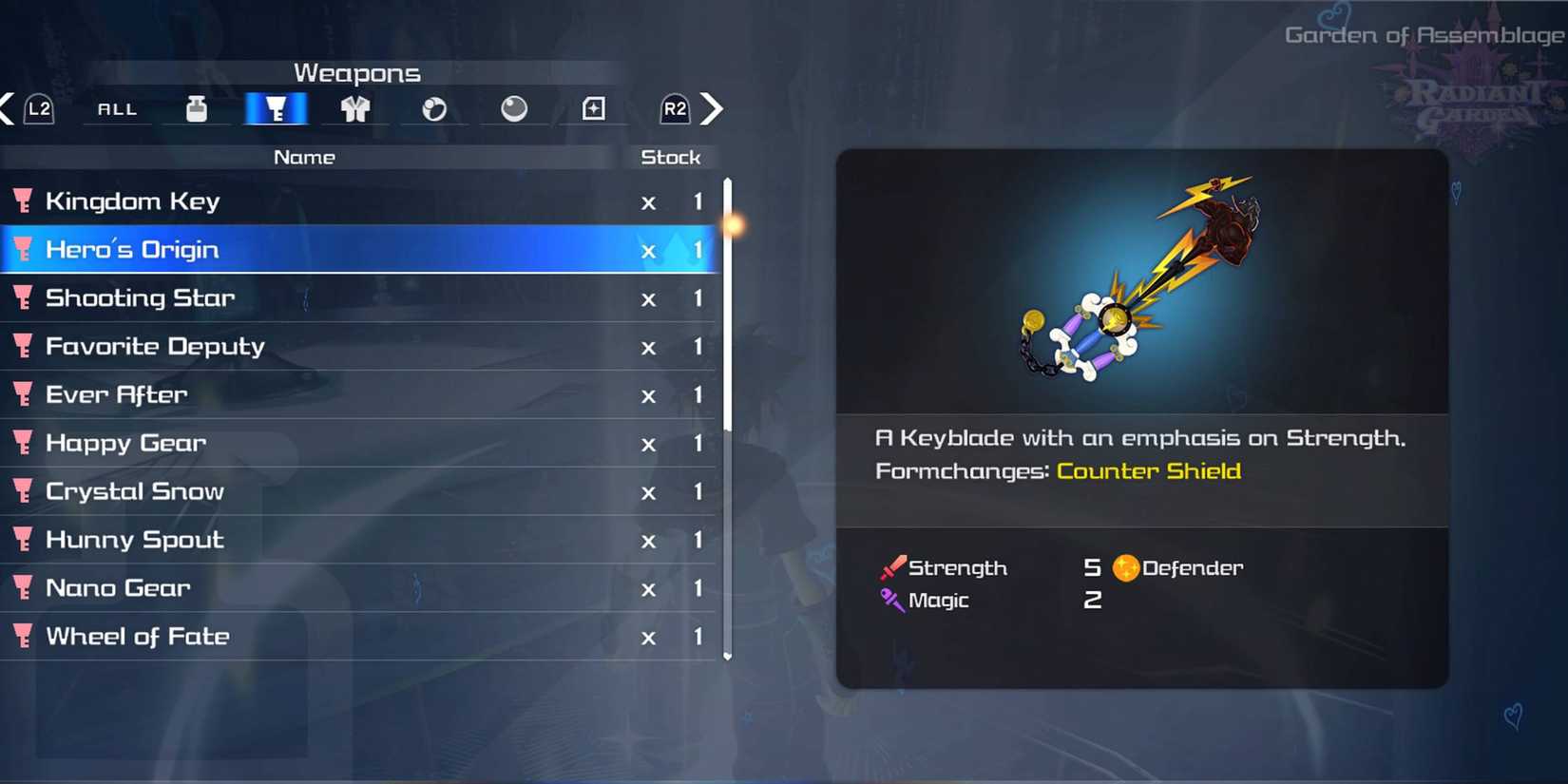This screenshot has width=1568, height=784.
Task: Click the yellow Counter Shield link
Action: (x=1148, y=470)
